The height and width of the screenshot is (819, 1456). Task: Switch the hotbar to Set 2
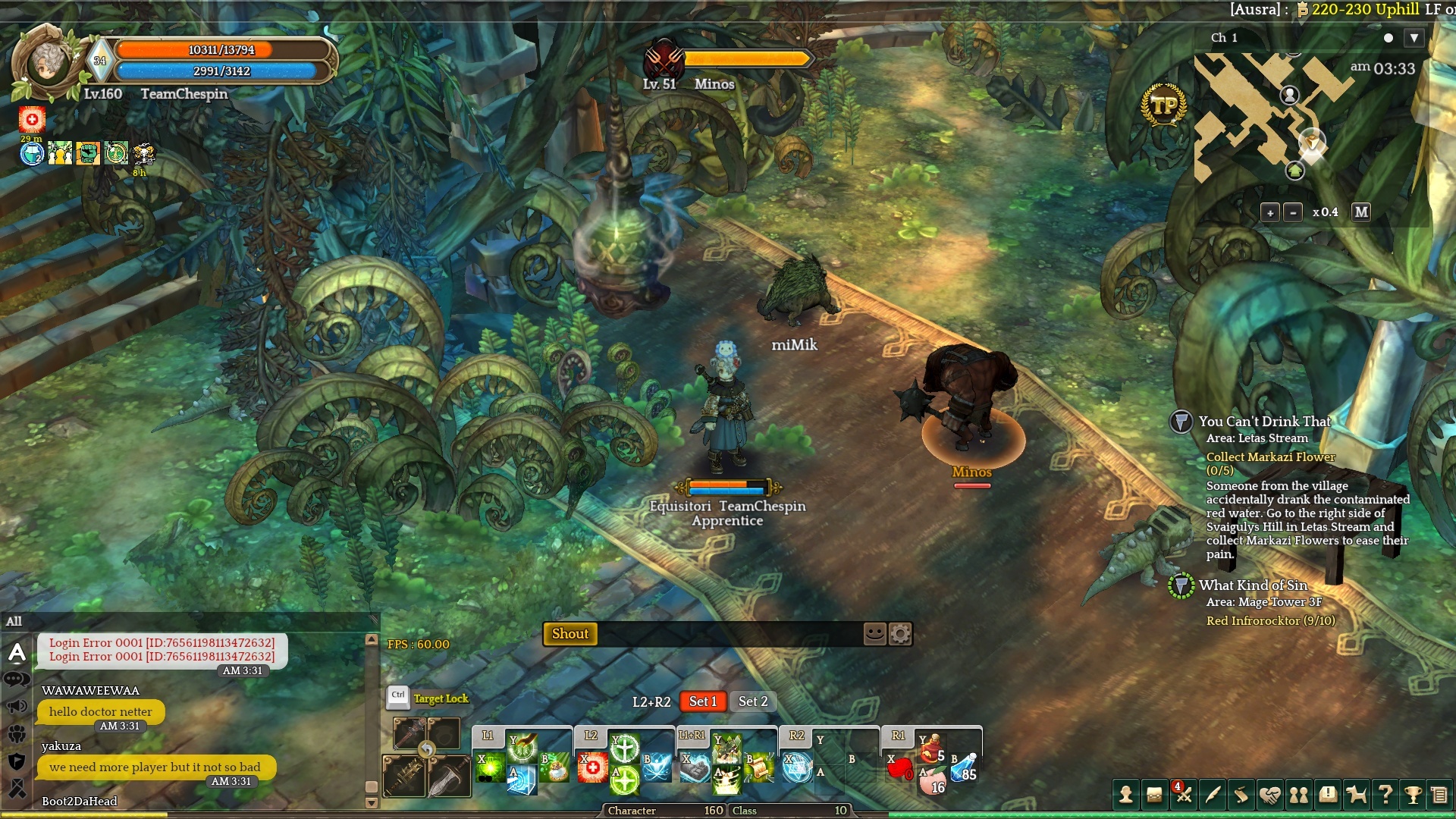tap(753, 701)
